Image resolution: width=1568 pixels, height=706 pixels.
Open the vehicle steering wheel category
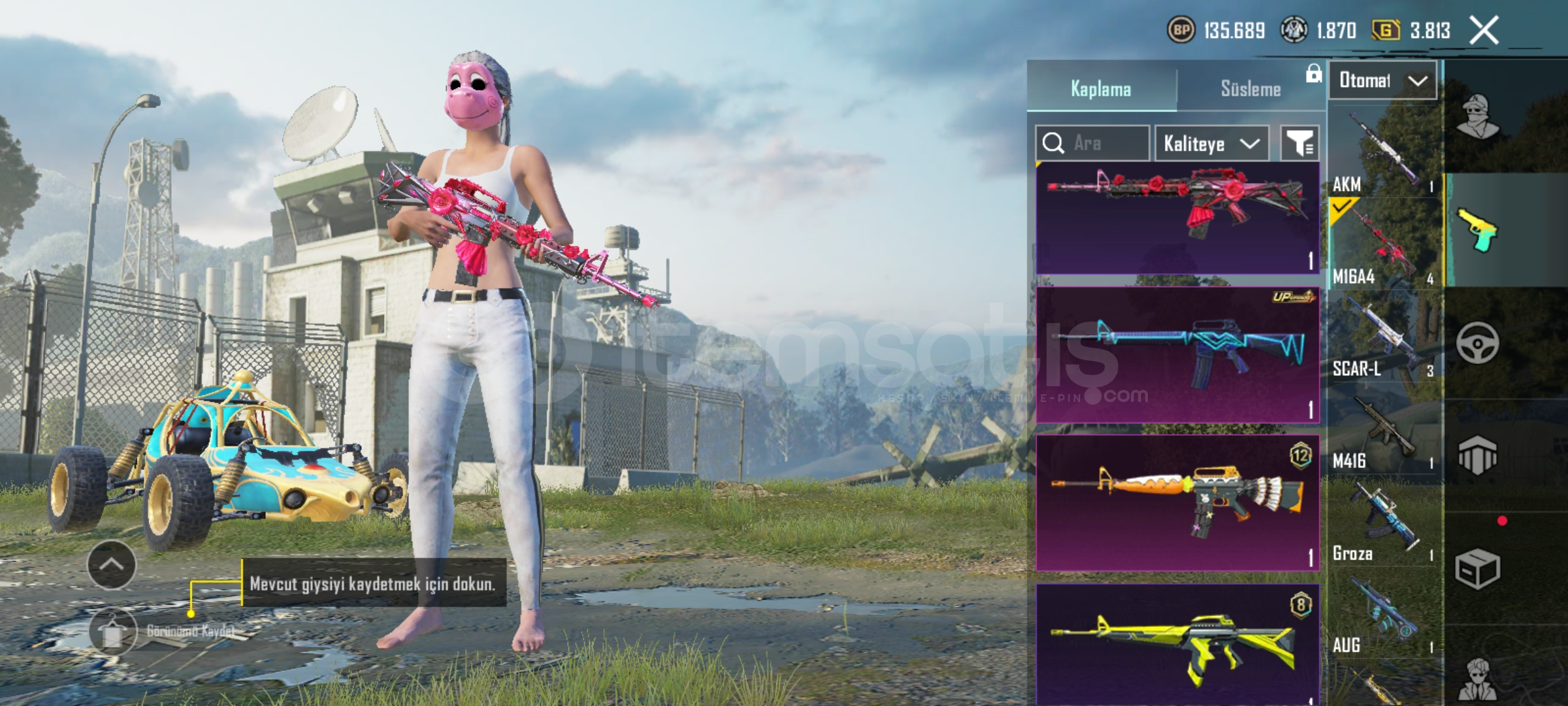pyautogui.click(x=1477, y=343)
